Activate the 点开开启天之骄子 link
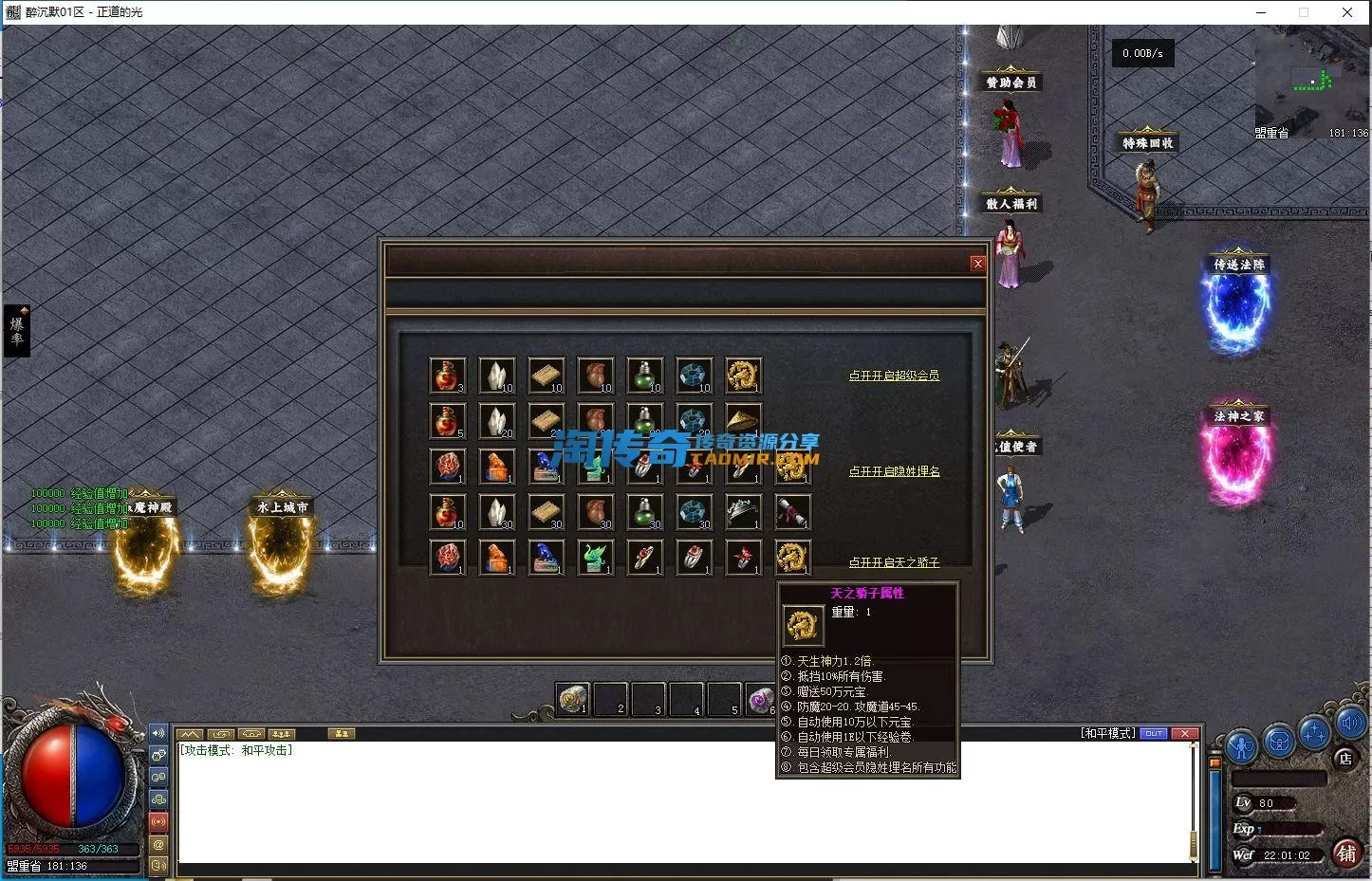Image resolution: width=1372 pixels, height=881 pixels. [894, 562]
